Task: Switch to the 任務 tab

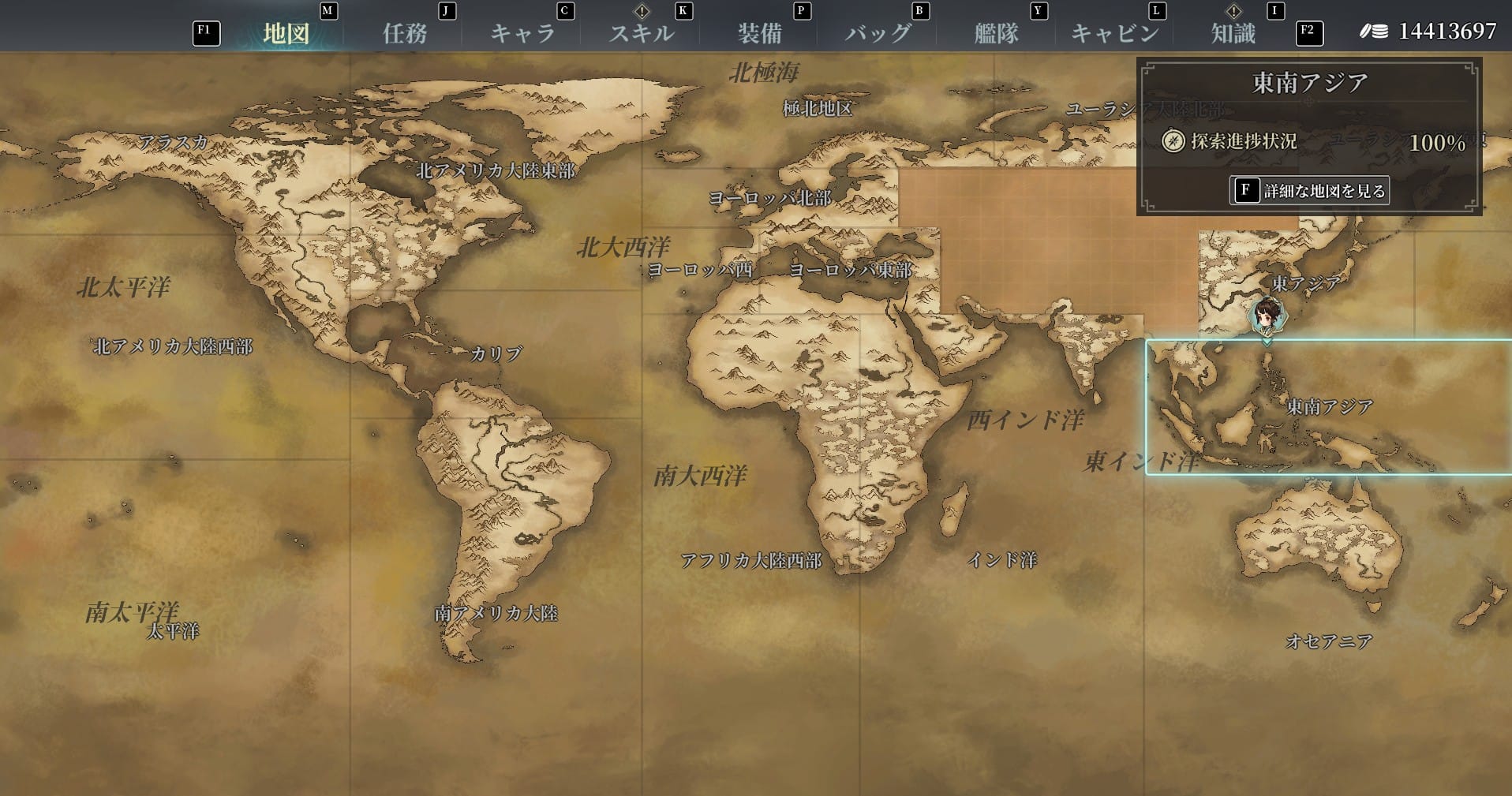Action: point(405,33)
